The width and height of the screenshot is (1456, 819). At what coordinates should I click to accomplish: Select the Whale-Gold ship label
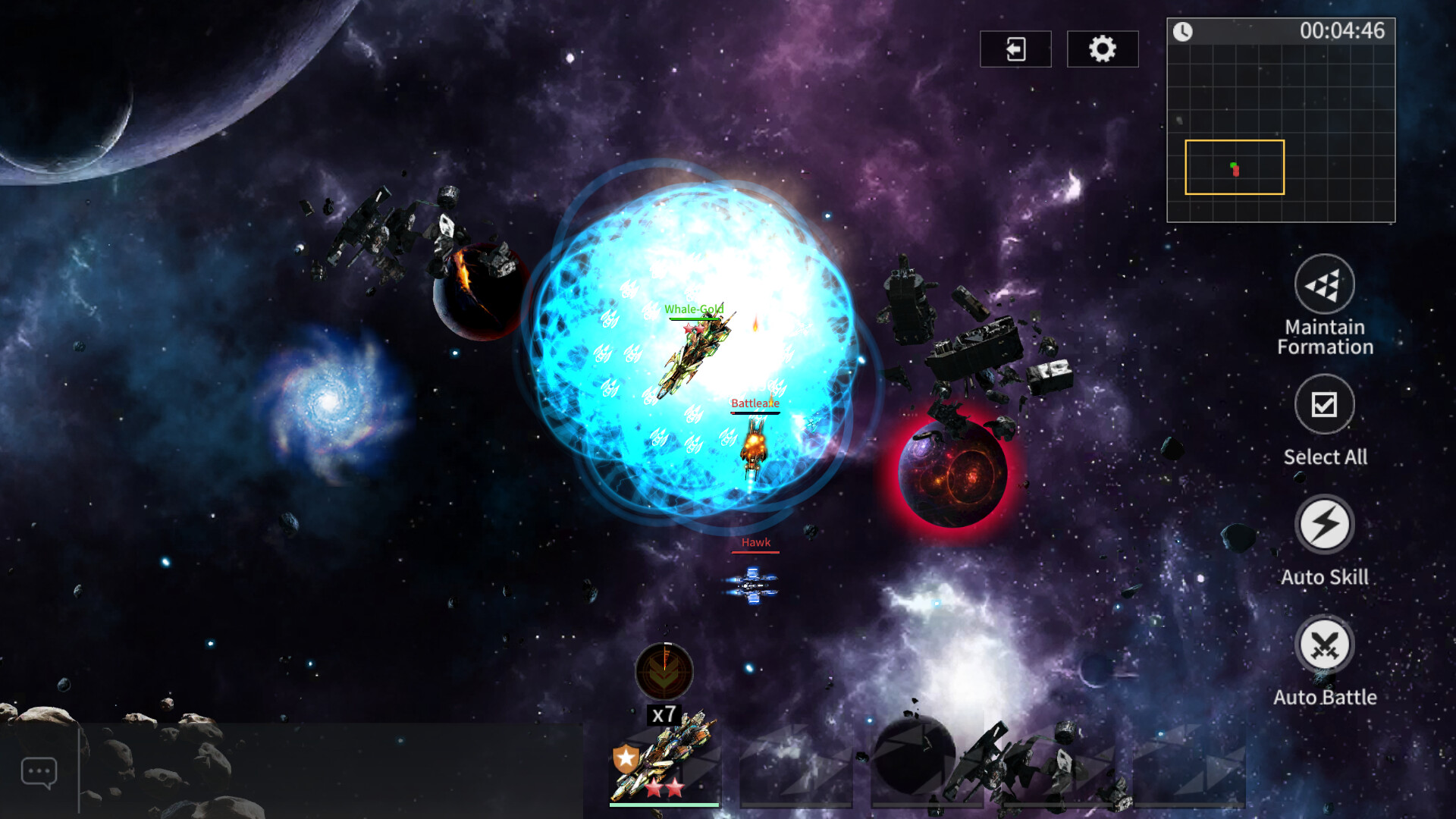(694, 308)
